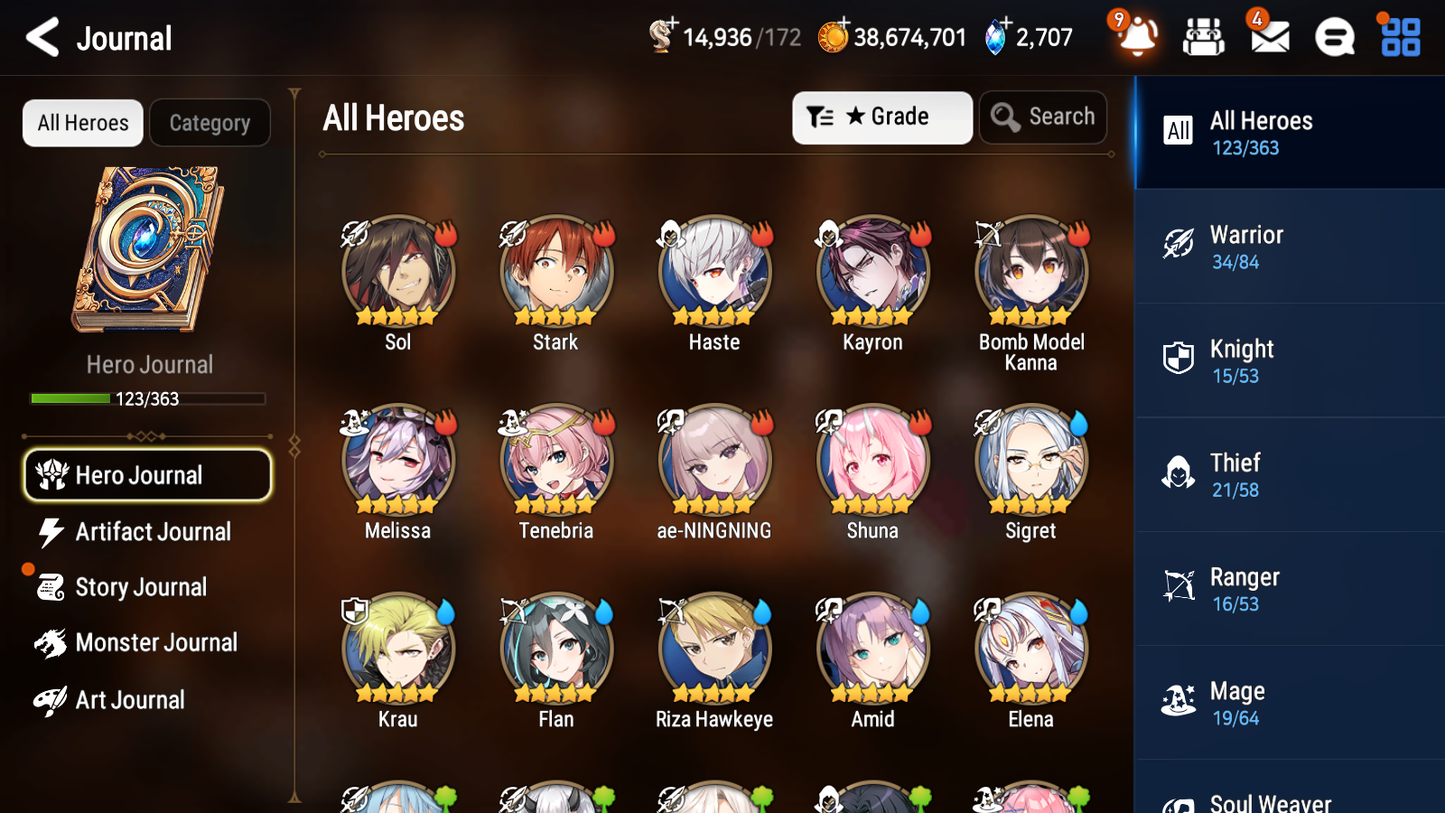Expand stamina with the plus icon
Screen dimensions: 1445x813
click(x=672, y=22)
